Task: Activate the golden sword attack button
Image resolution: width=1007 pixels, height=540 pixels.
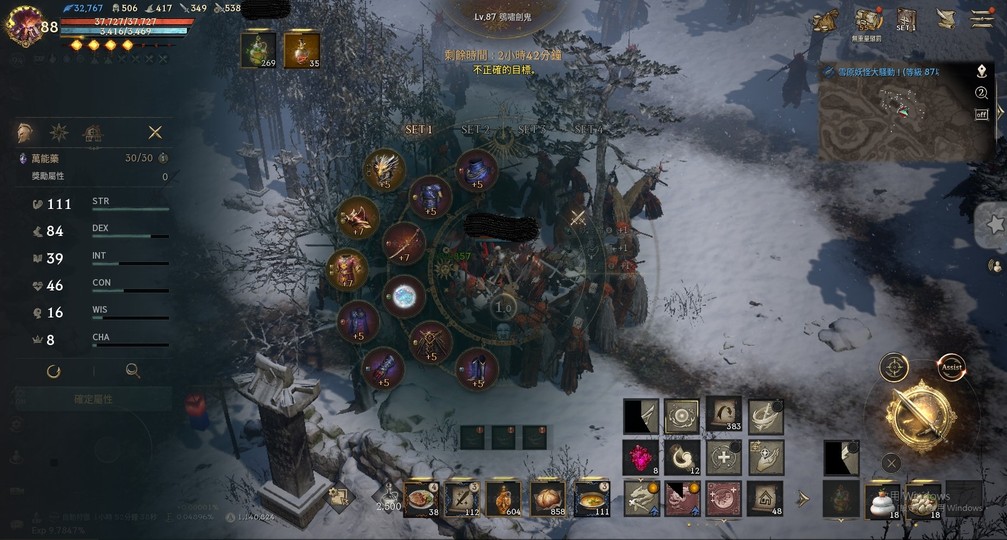Action: pos(919,415)
